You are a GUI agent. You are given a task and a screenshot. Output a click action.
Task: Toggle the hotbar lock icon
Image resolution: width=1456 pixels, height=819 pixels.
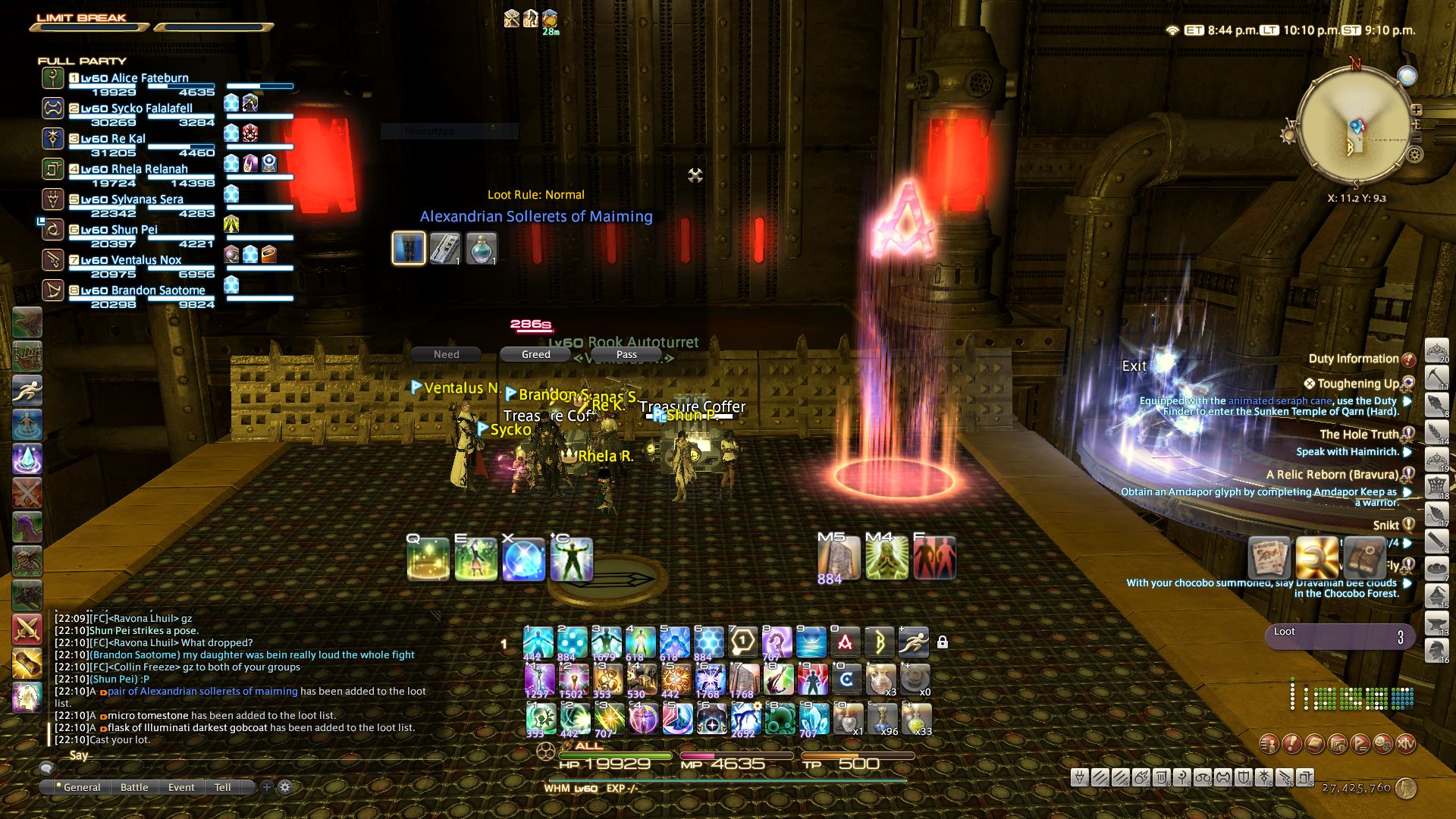(943, 642)
